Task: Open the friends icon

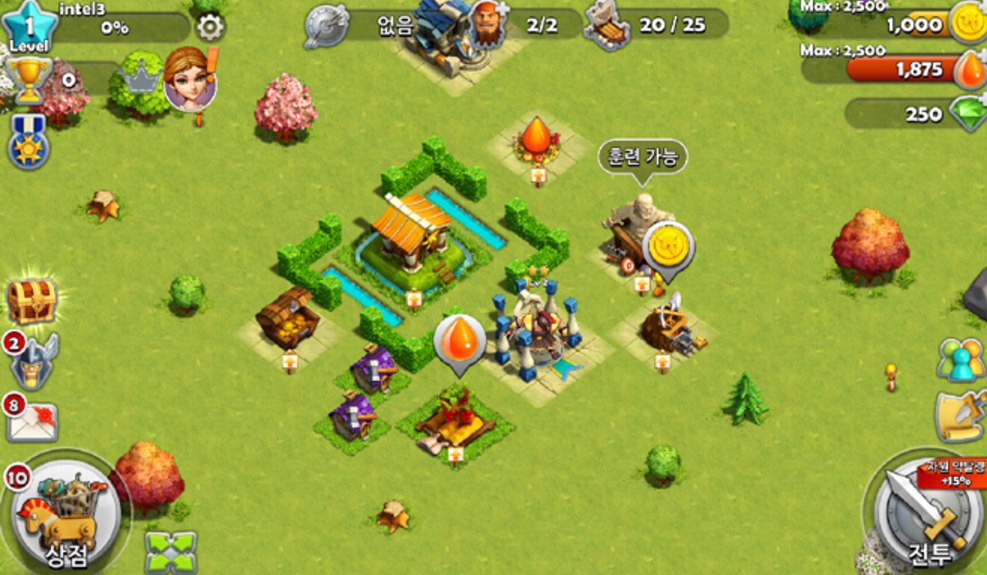Action: [x=959, y=360]
